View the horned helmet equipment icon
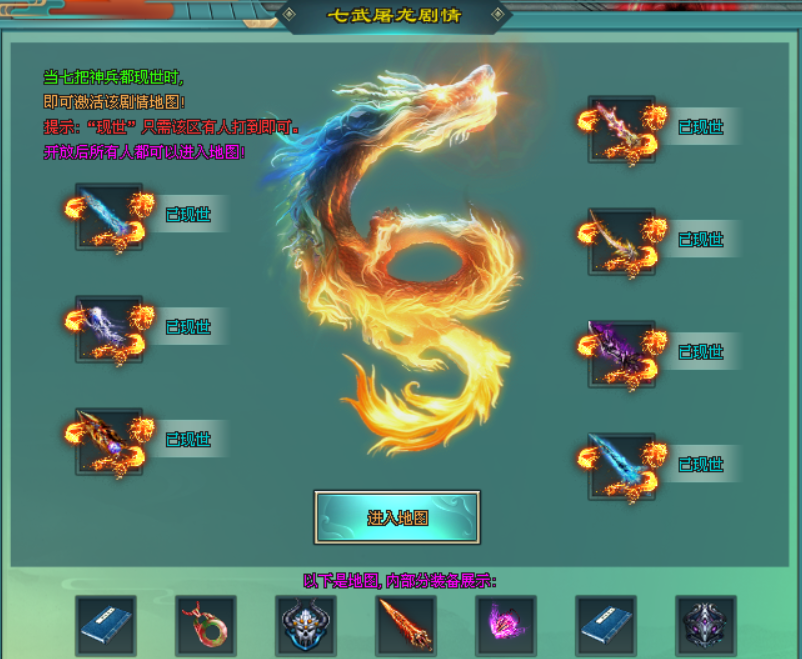 click(306, 626)
